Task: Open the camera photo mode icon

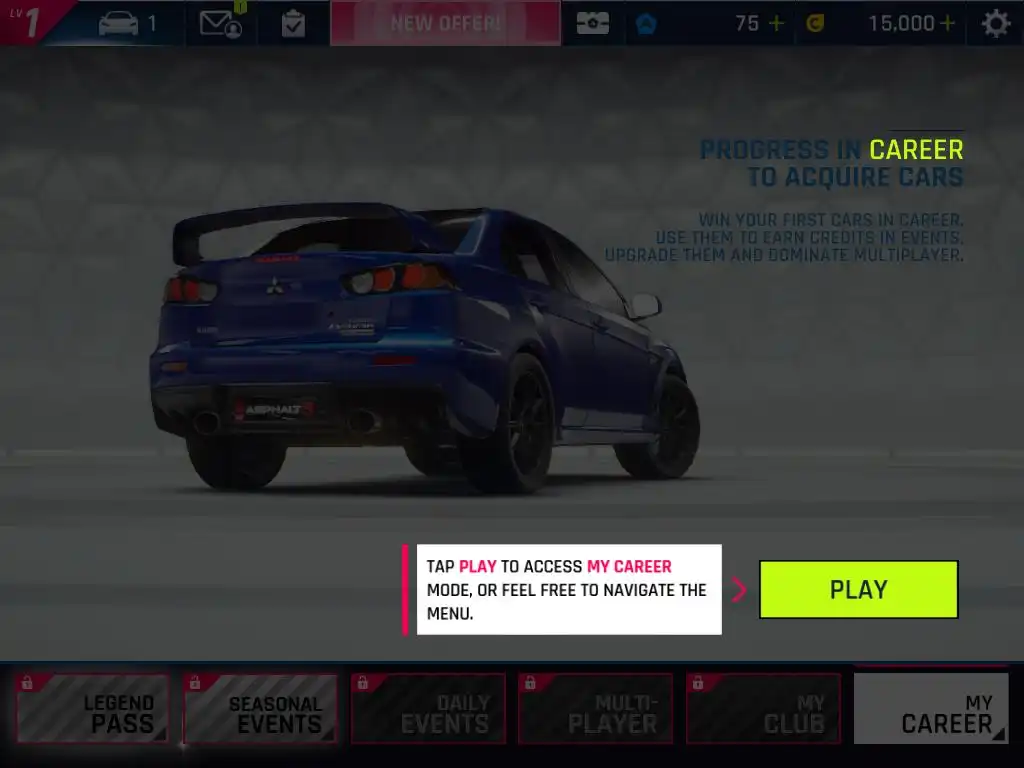Action: coord(592,23)
